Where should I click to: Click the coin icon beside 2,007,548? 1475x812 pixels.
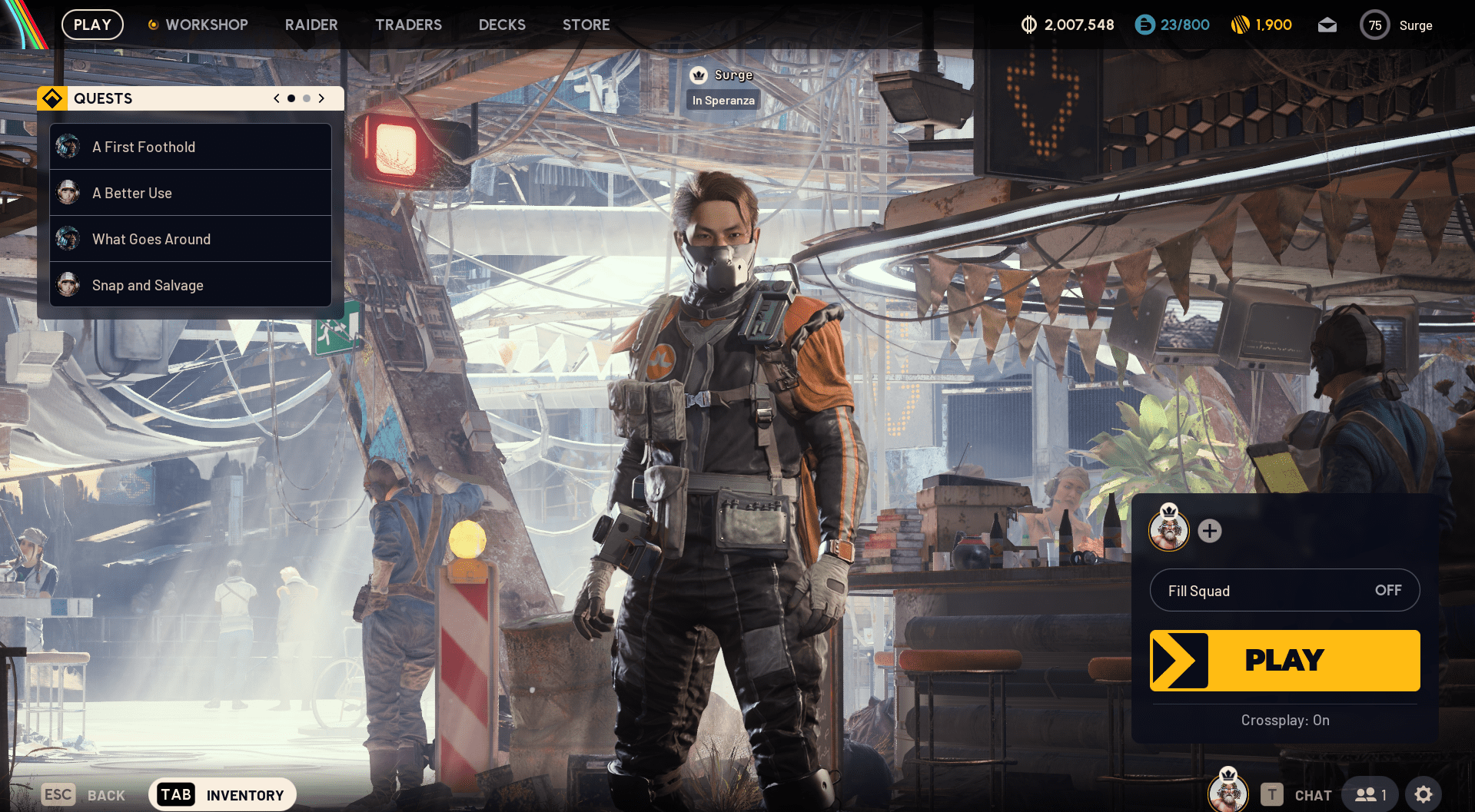pyautogui.click(x=1028, y=25)
